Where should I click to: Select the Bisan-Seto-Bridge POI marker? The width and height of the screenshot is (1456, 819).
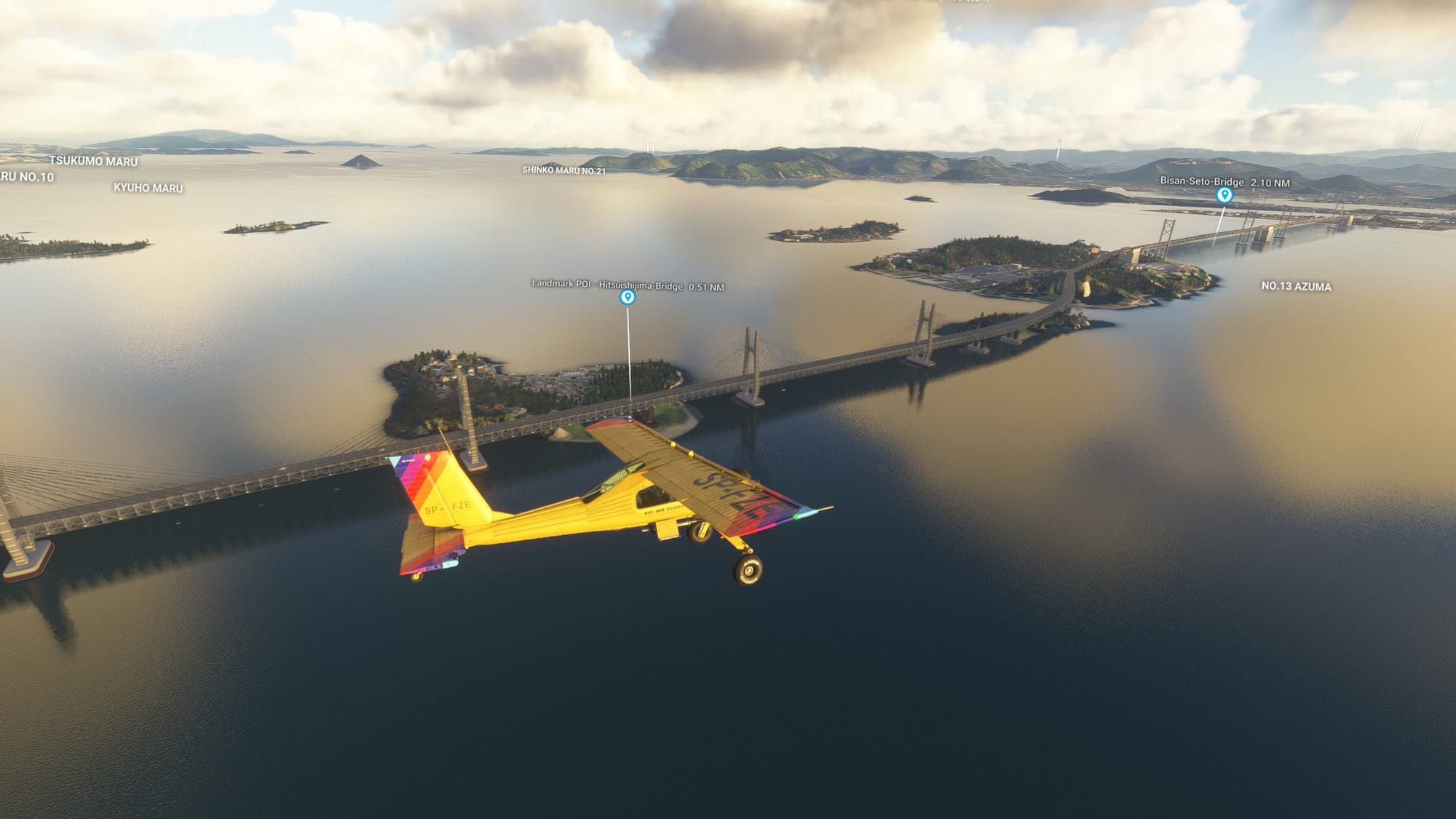[x=1224, y=194]
